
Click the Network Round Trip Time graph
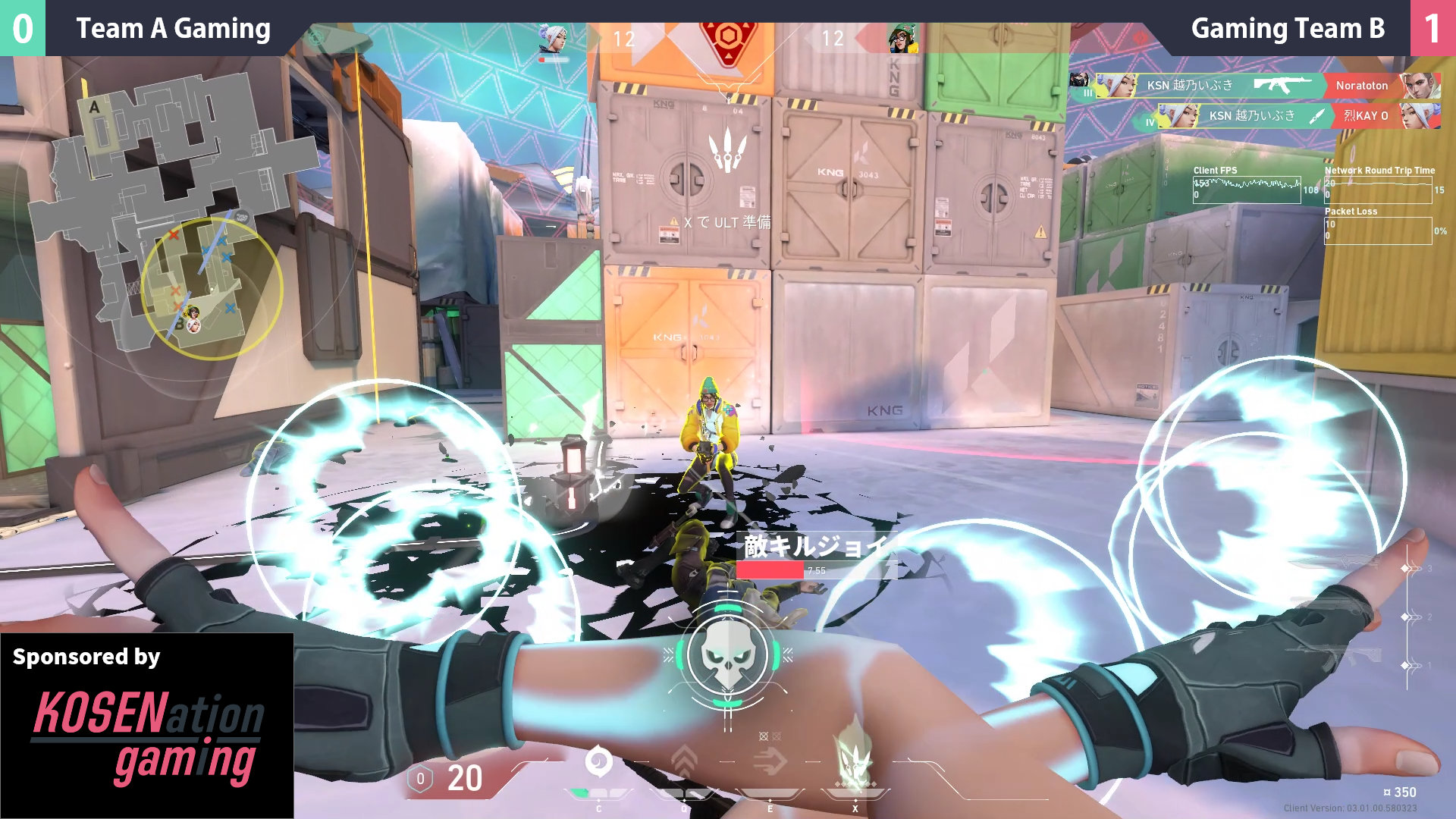pyautogui.click(x=1378, y=190)
